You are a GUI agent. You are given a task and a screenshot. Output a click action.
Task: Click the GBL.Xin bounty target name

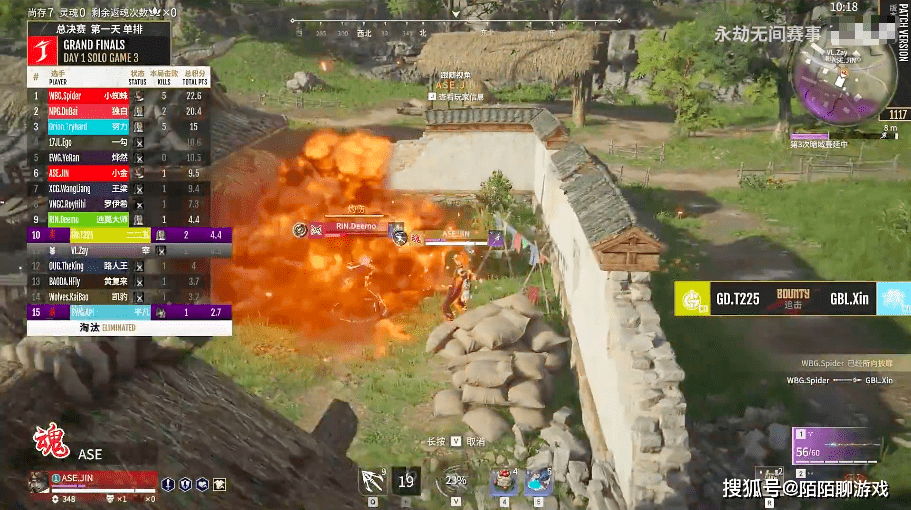[848, 298]
